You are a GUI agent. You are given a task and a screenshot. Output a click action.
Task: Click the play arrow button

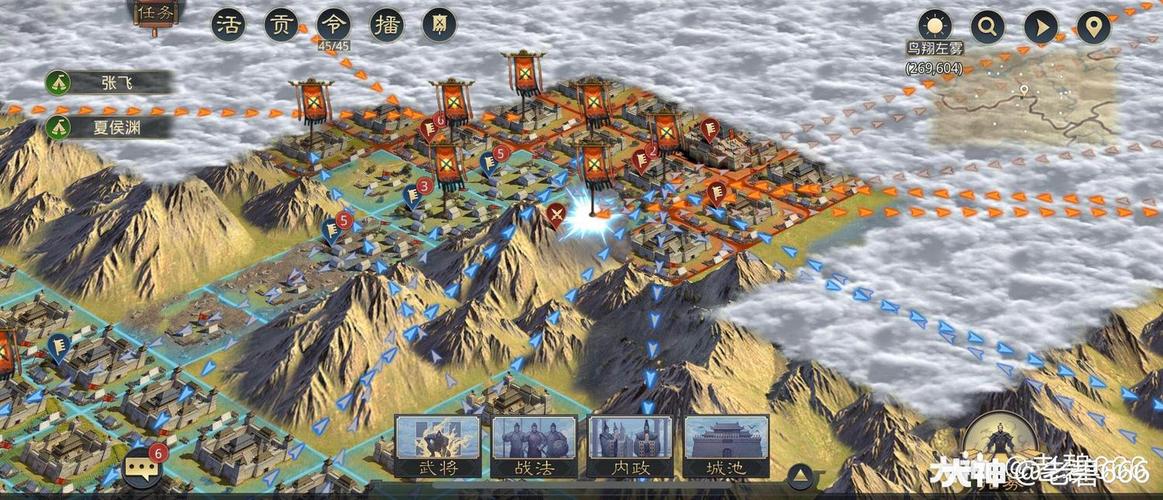click(x=1040, y=26)
